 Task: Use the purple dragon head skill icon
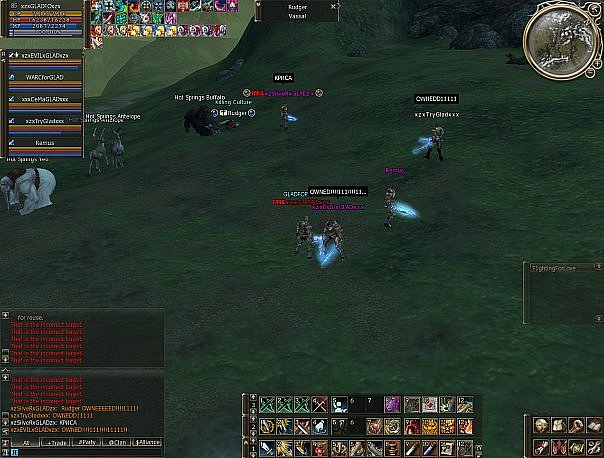tap(393, 404)
